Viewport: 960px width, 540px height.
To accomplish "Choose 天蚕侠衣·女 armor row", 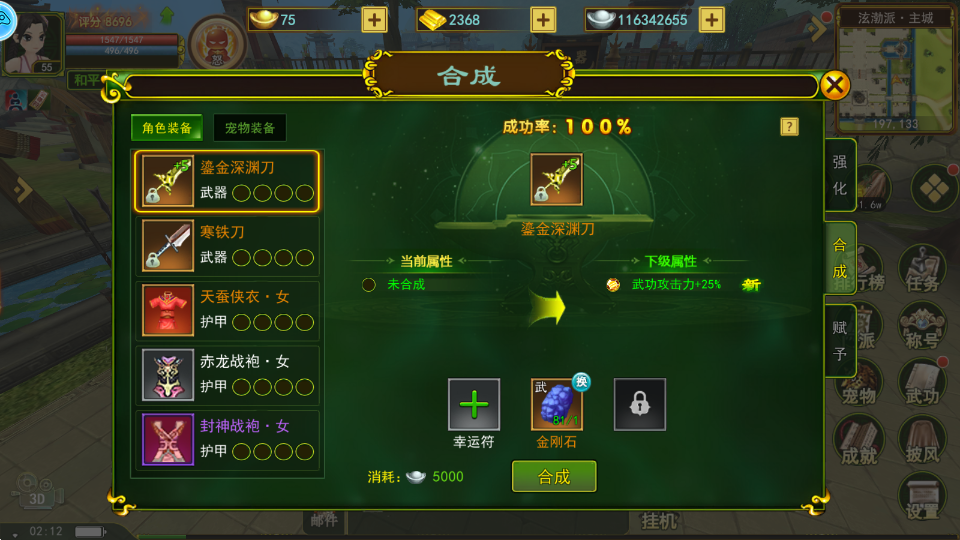I will click(x=227, y=310).
